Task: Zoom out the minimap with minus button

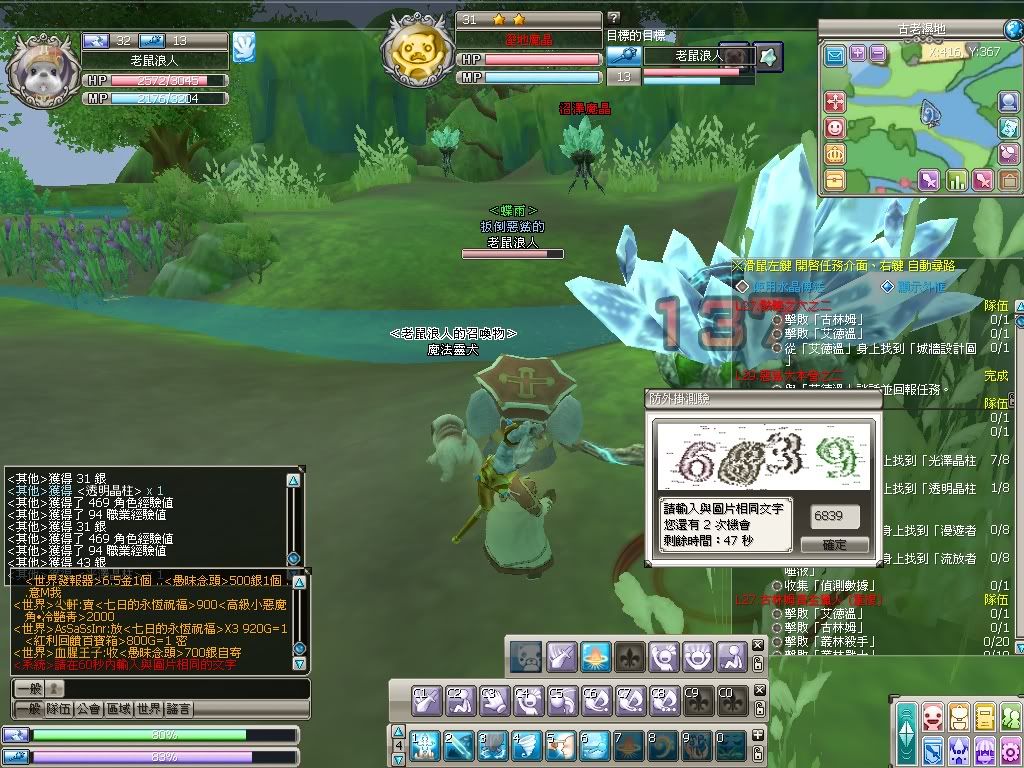Action: 877,54
